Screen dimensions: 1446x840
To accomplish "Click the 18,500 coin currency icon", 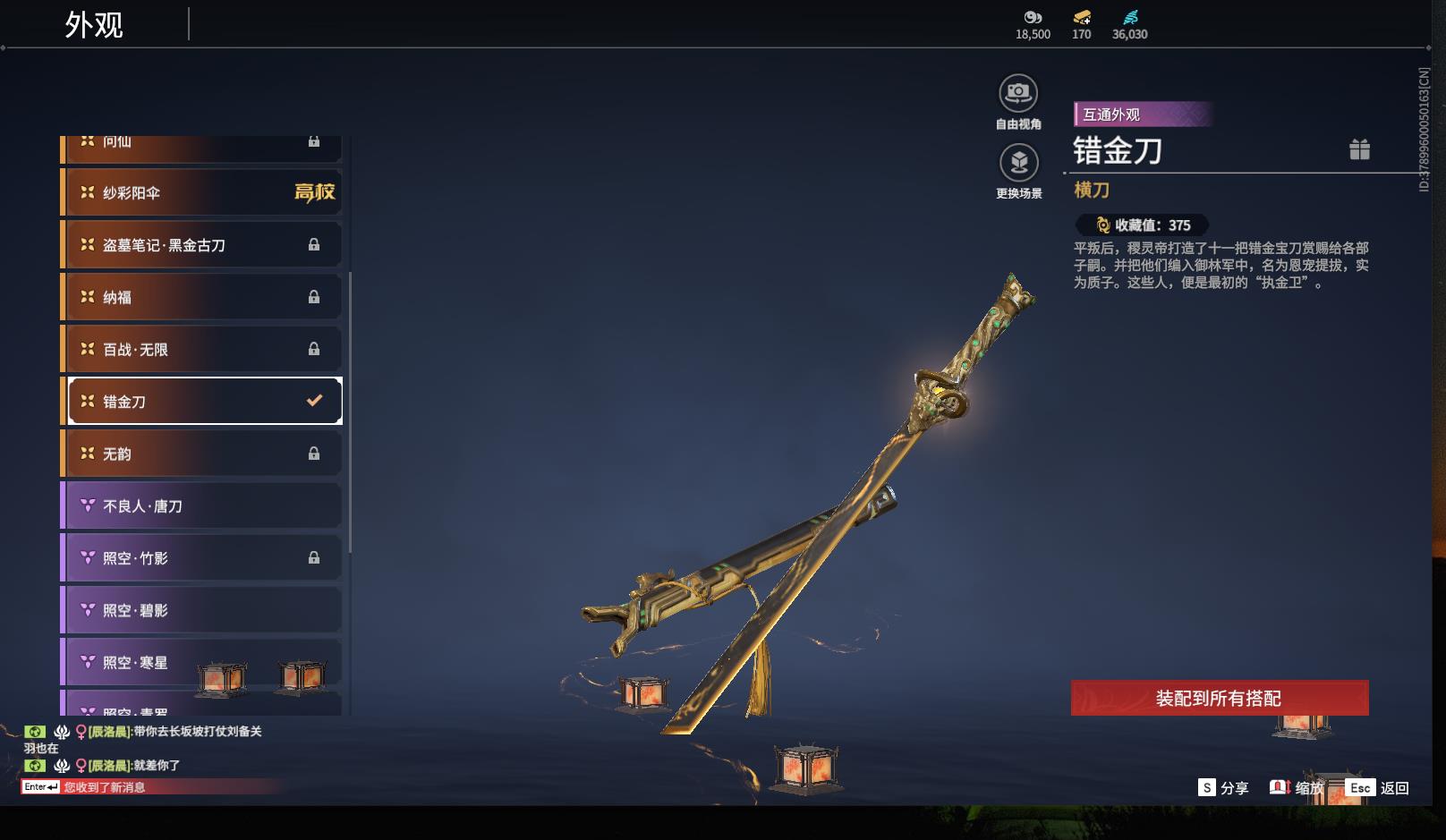I will 1033,17.
